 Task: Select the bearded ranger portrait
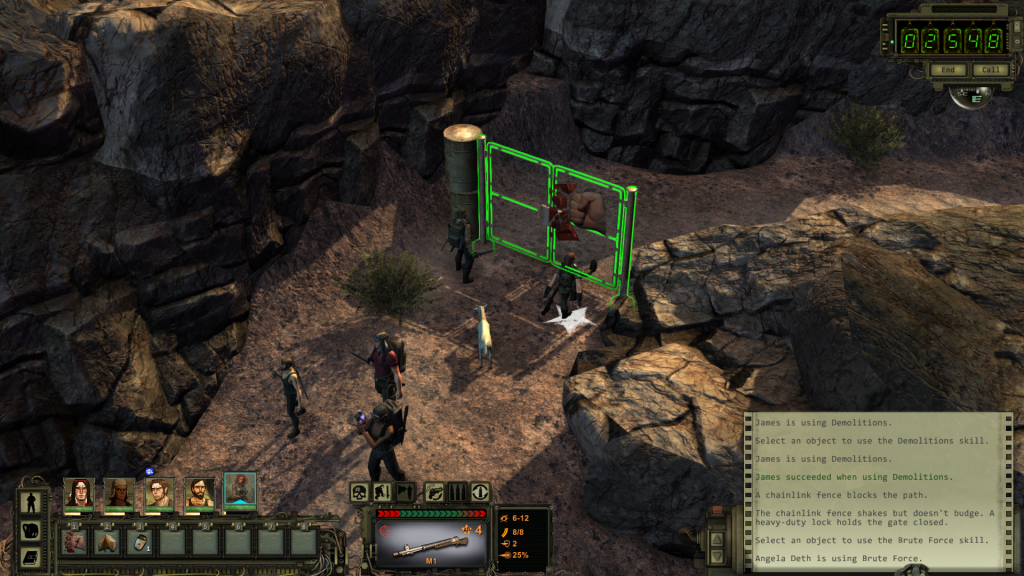point(200,492)
